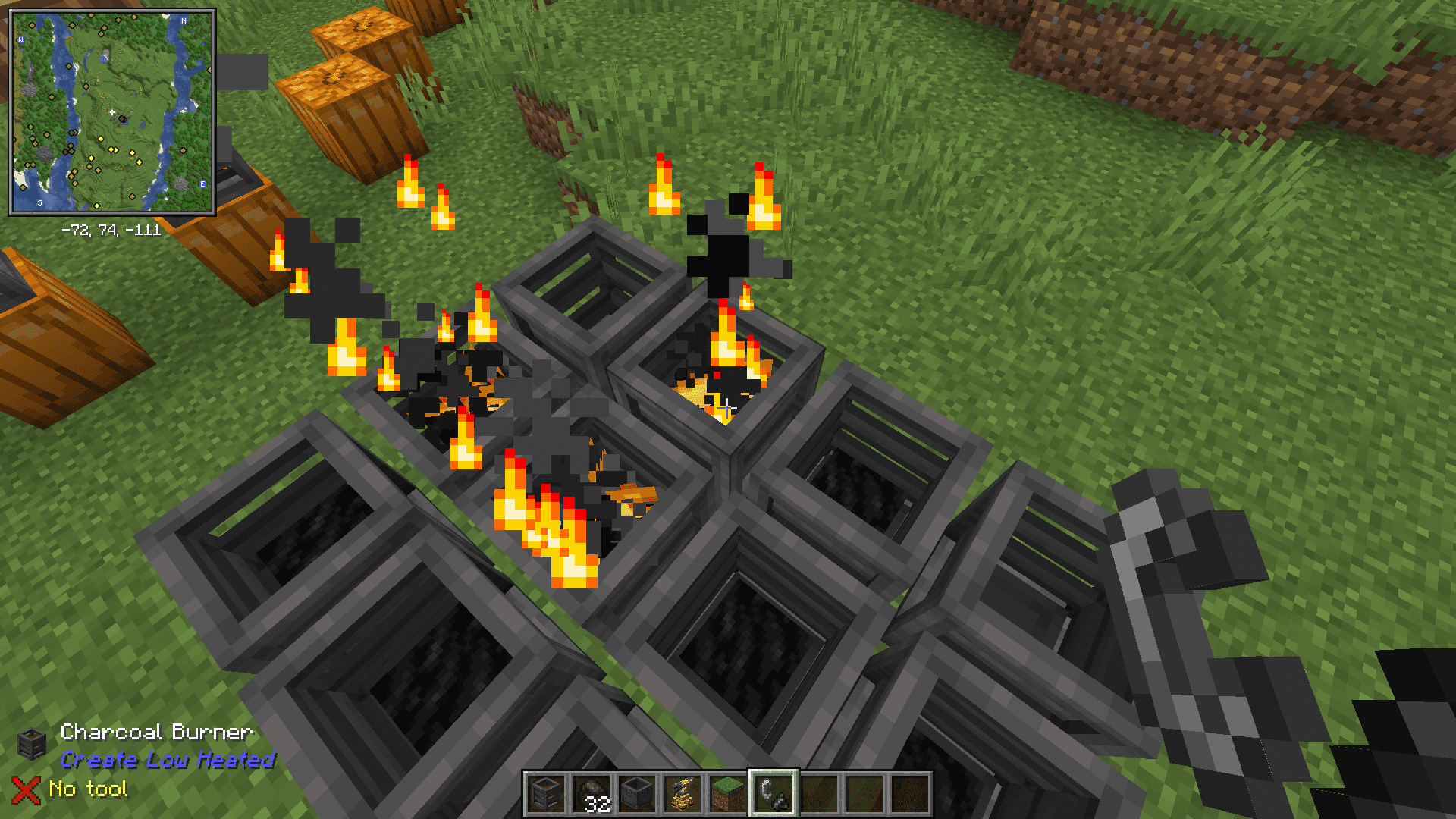The height and width of the screenshot is (819, 1456).
Task: Choose the empty dark basin hotbar slot
Action: (636, 794)
